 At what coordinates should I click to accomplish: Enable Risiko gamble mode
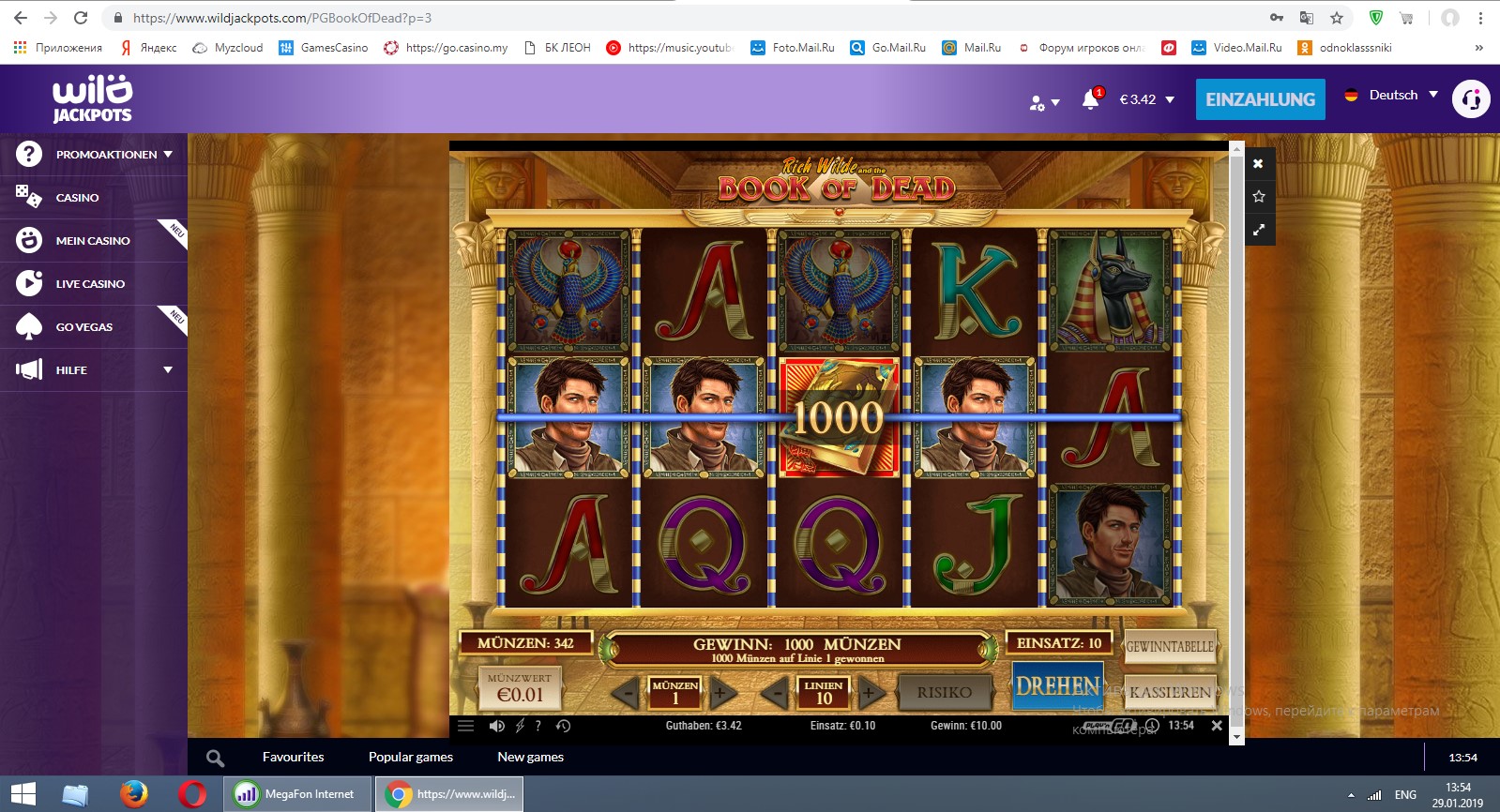945,691
